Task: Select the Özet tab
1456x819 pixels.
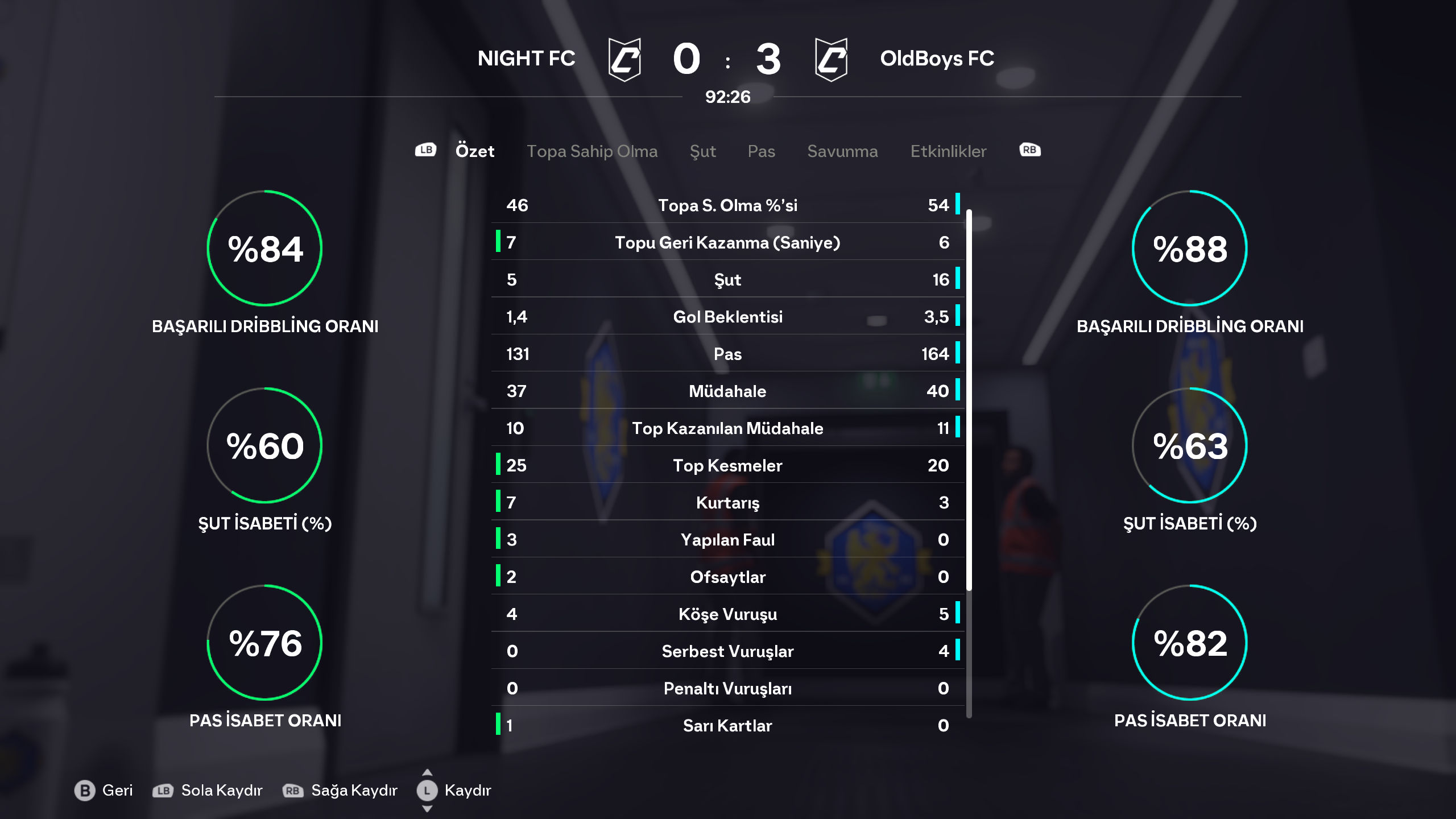Action: point(474,151)
